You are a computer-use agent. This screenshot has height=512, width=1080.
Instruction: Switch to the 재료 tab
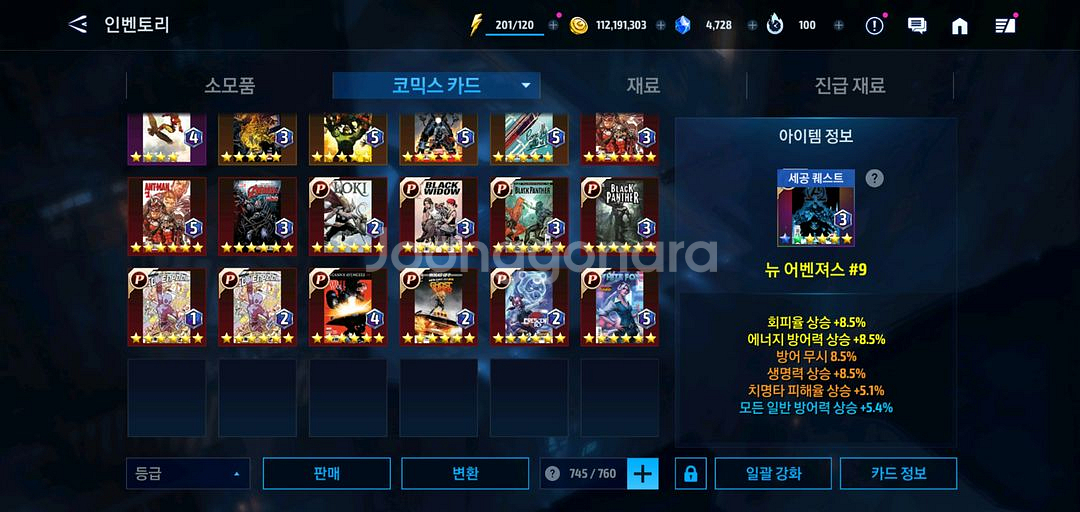(x=643, y=86)
